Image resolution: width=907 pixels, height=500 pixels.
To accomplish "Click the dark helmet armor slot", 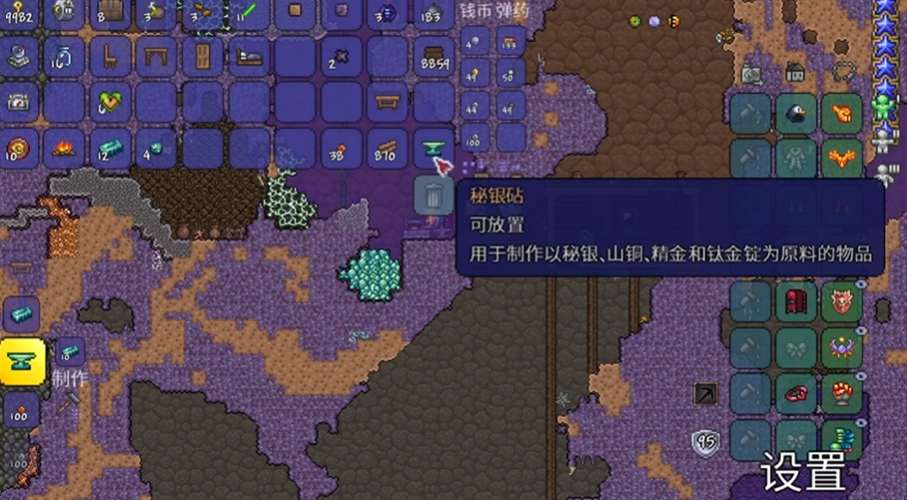I will click(x=798, y=113).
